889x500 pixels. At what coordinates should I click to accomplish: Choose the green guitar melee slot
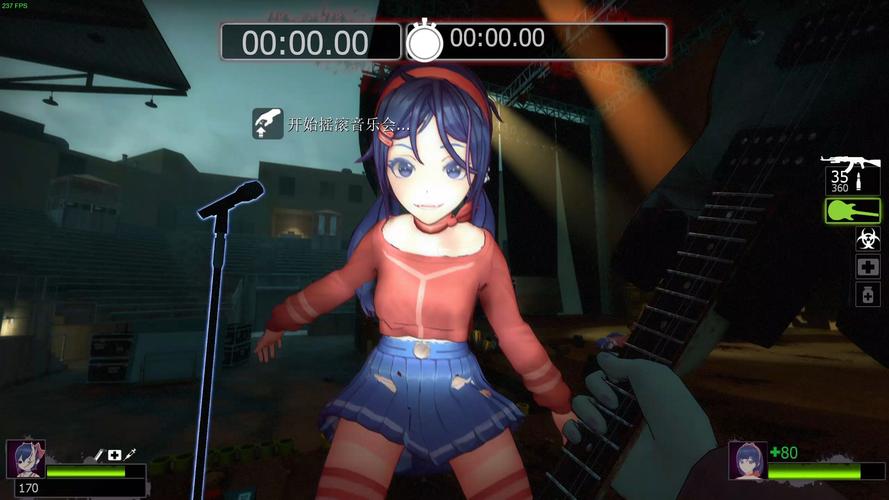click(x=852, y=210)
